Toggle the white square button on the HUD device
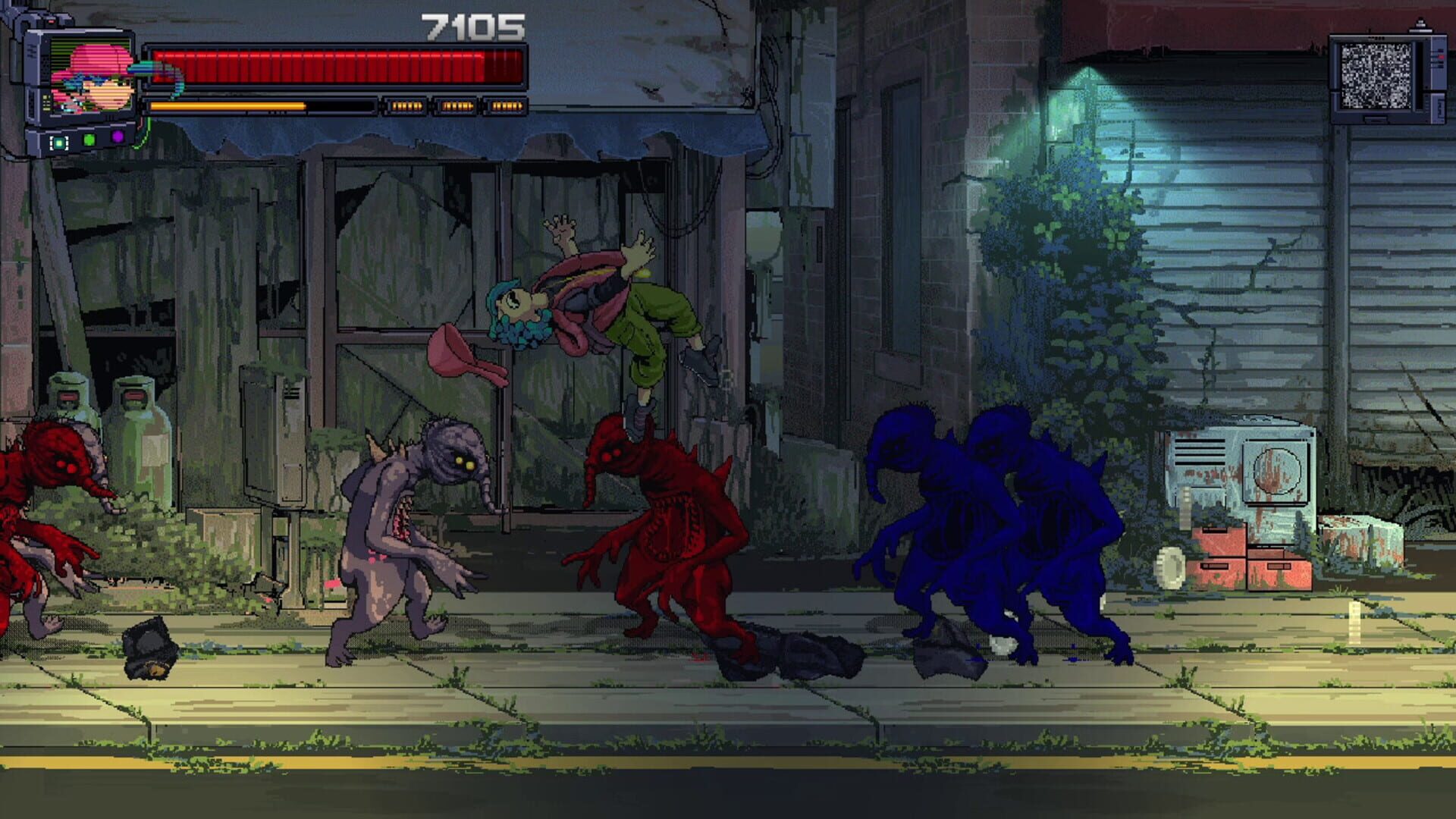 (x=58, y=143)
